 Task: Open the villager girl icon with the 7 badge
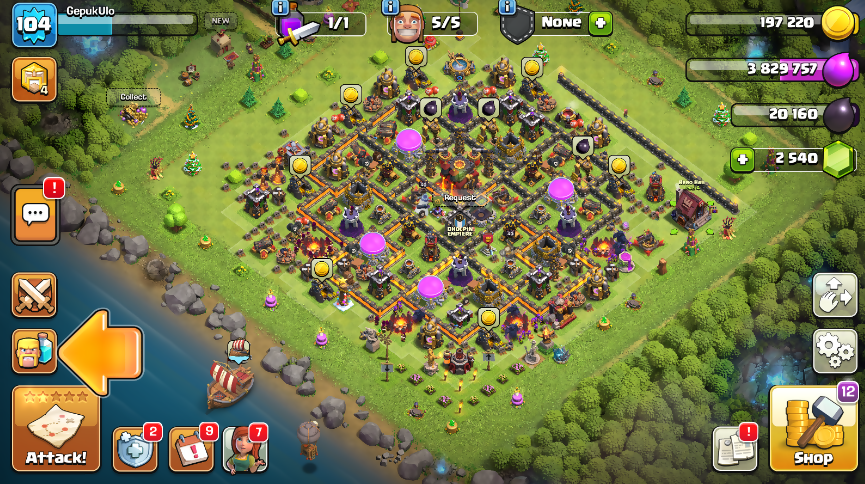click(244, 448)
